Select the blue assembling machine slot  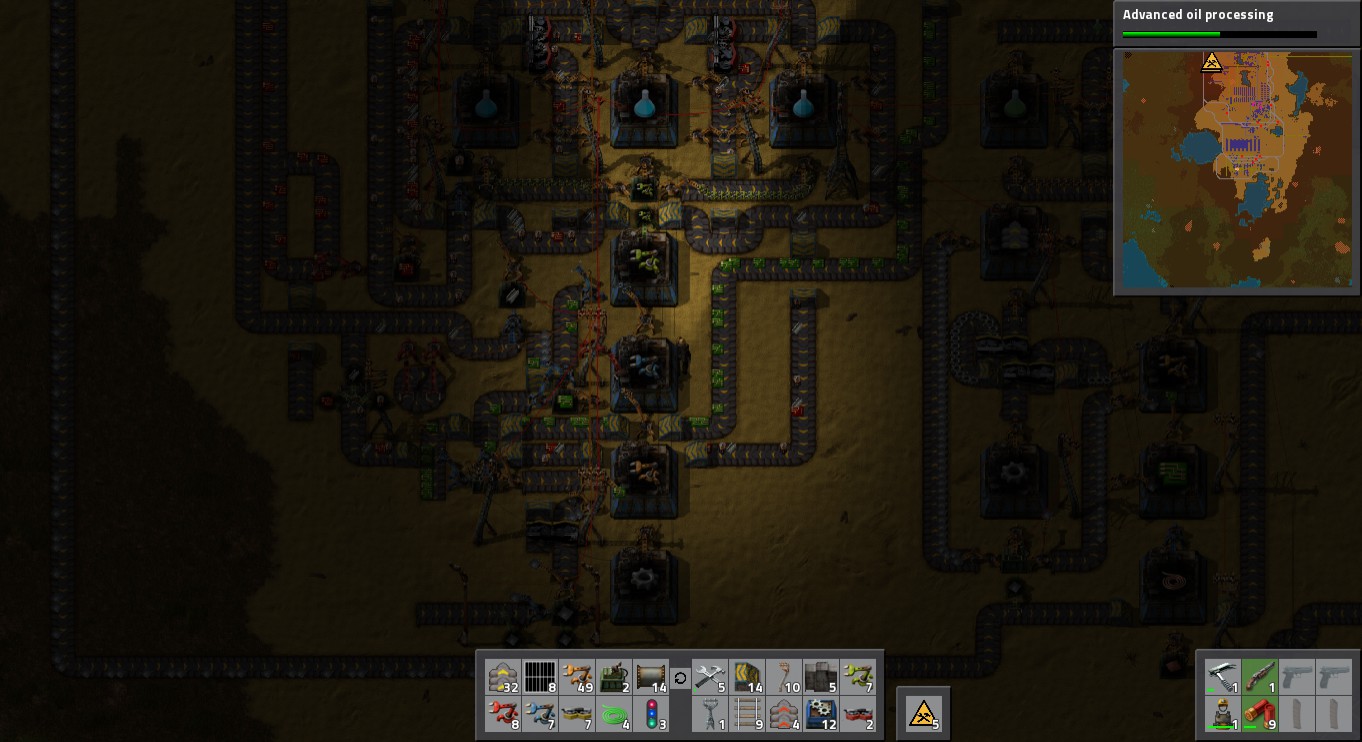click(822, 715)
